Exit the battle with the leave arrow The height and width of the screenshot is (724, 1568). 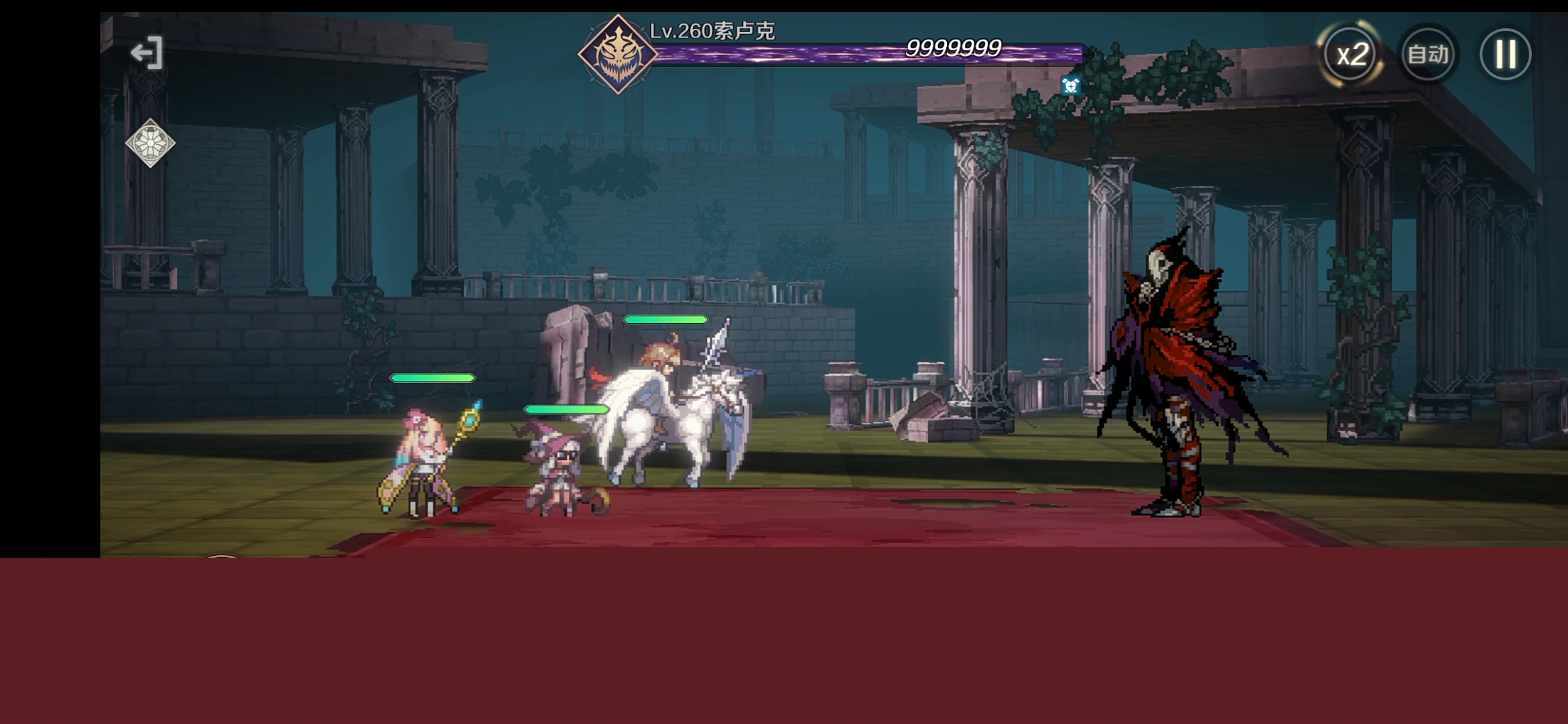coord(147,53)
